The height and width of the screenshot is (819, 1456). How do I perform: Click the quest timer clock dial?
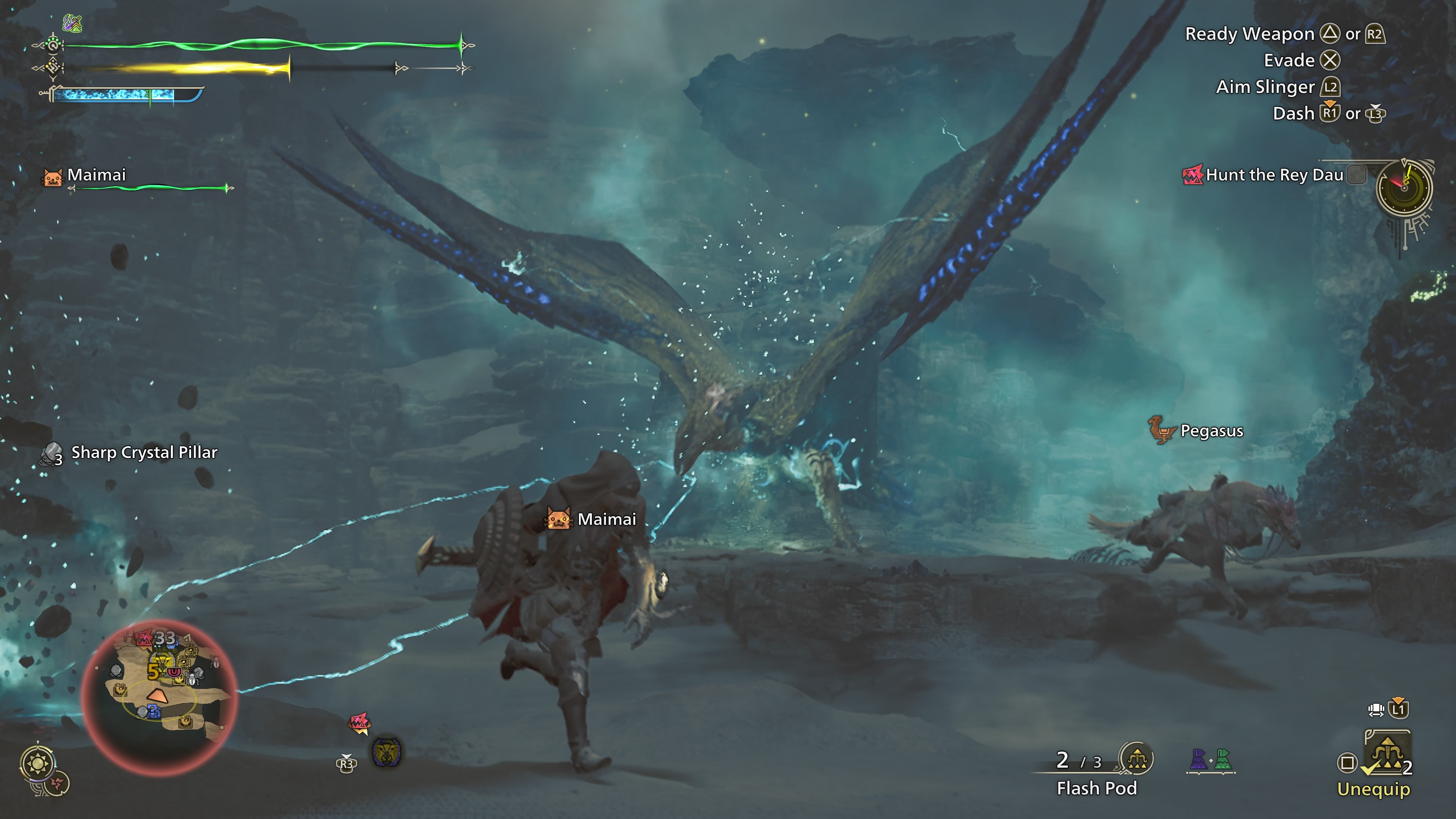(1404, 188)
